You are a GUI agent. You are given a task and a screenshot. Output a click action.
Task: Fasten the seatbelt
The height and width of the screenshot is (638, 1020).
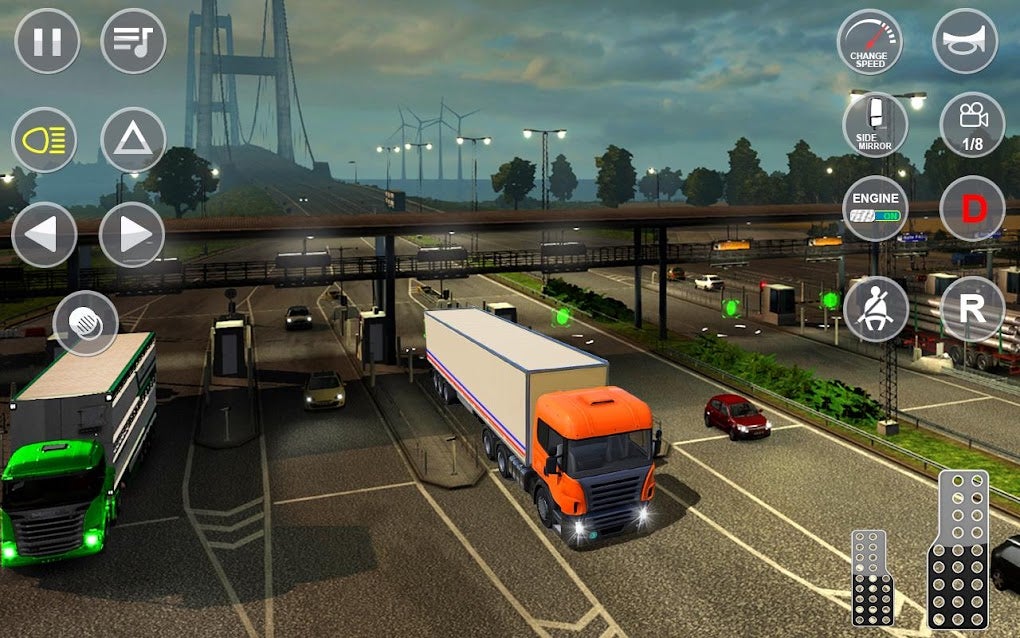[x=875, y=308]
